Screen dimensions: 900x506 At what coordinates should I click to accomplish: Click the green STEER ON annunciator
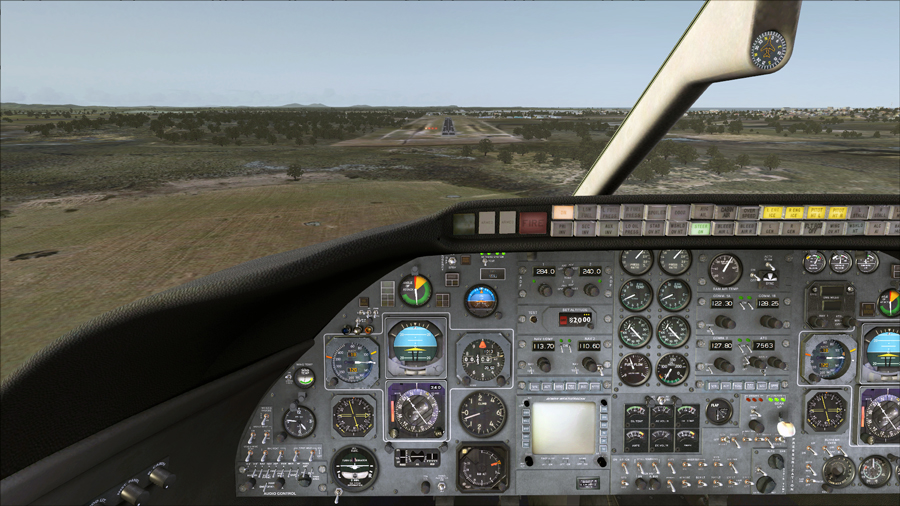pyautogui.click(x=701, y=228)
